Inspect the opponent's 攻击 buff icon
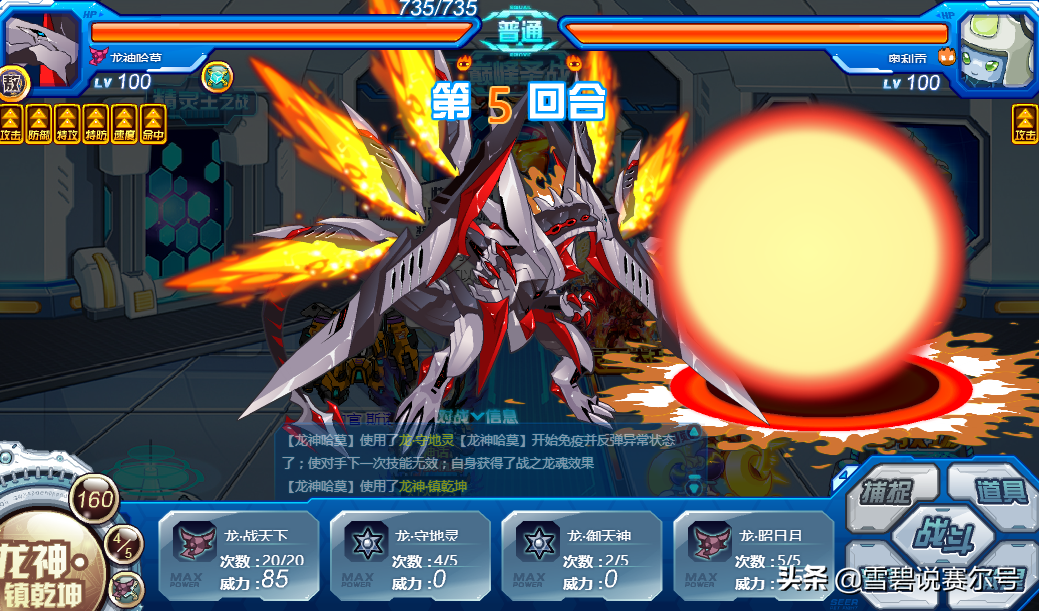Screen dimensions: 1039x611 click(x=1025, y=124)
